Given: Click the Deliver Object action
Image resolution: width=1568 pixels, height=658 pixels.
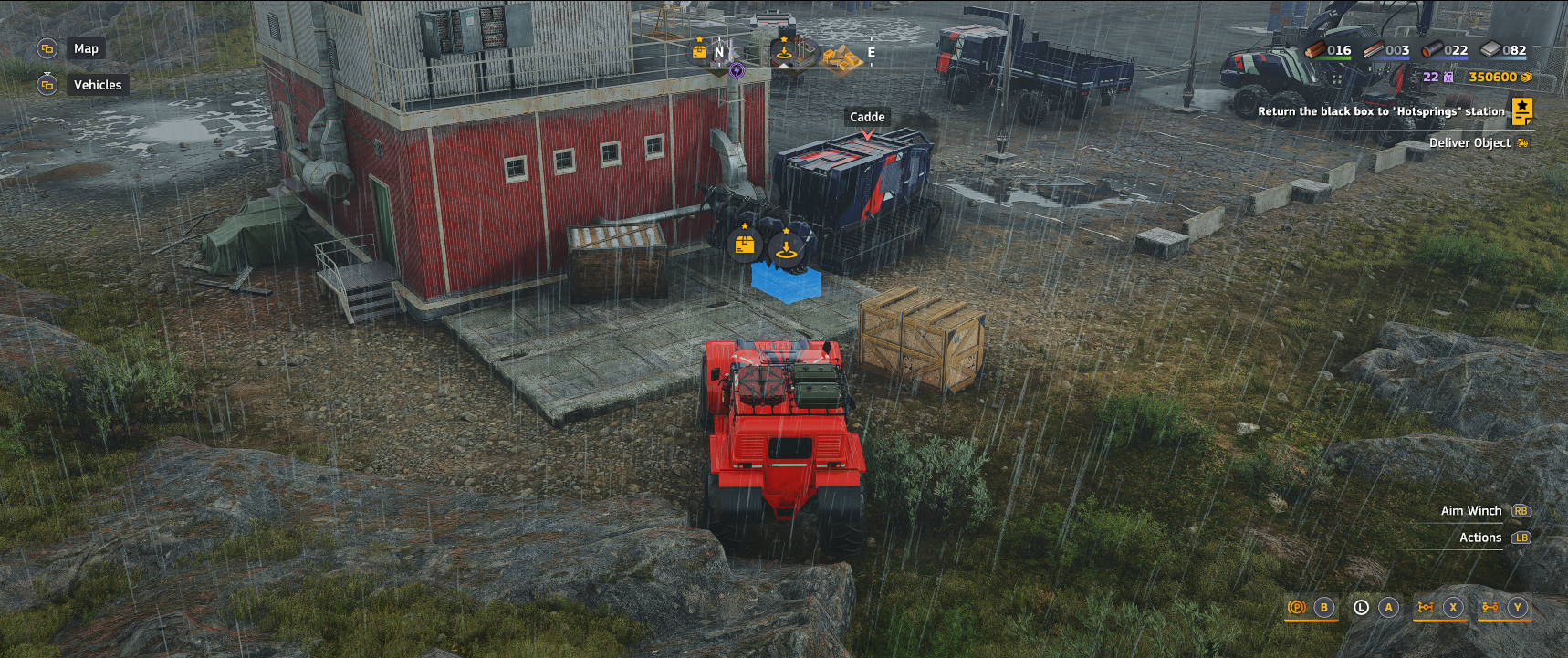Looking at the screenshot, I should [1473, 142].
